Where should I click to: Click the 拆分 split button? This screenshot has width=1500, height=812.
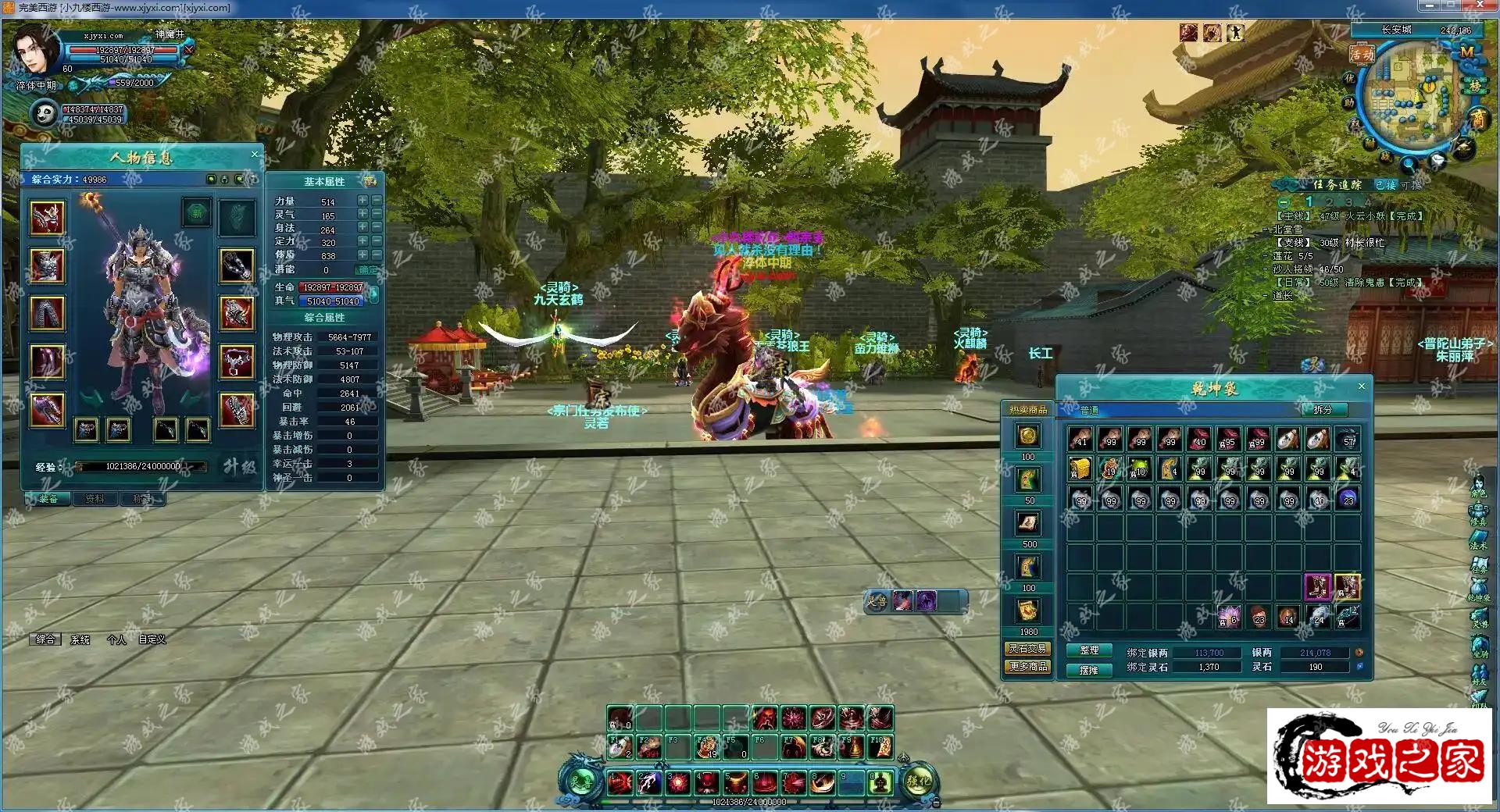pyautogui.click(x=1322, y=410)
